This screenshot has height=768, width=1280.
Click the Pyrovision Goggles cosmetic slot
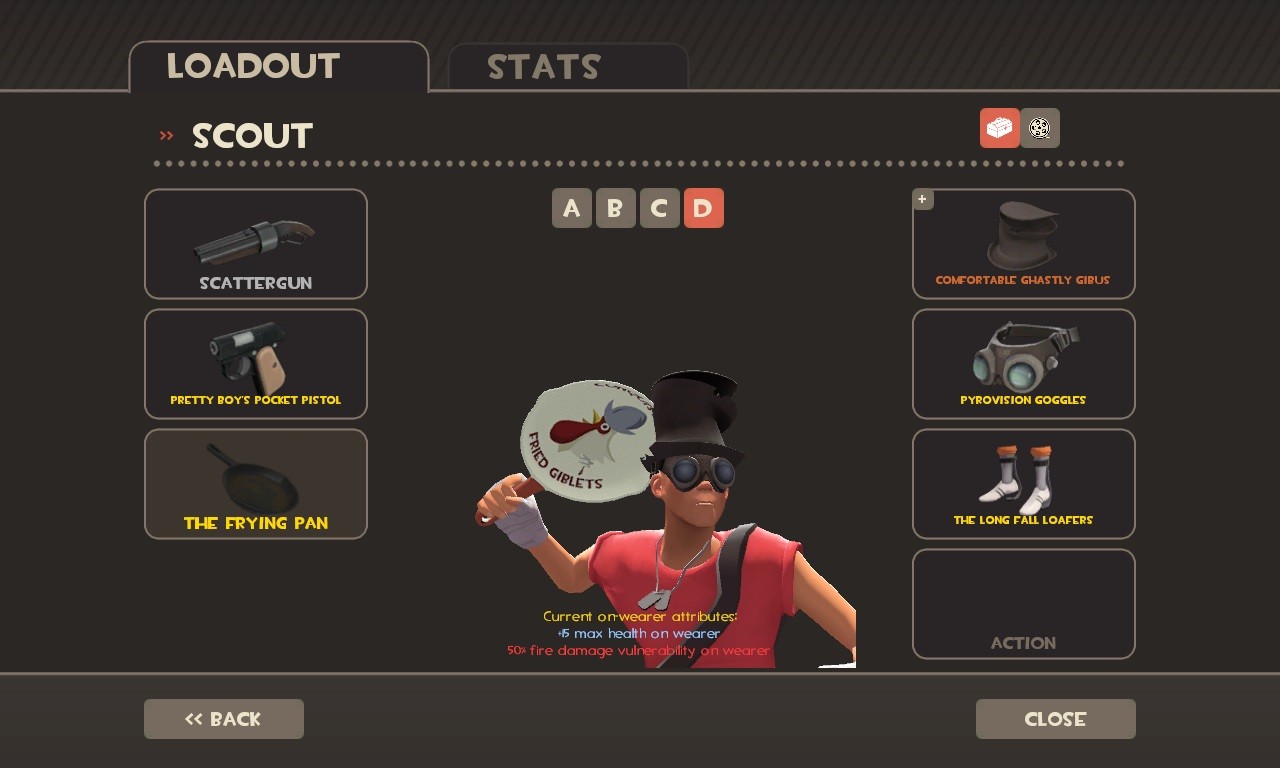(x=1023, y=363)
